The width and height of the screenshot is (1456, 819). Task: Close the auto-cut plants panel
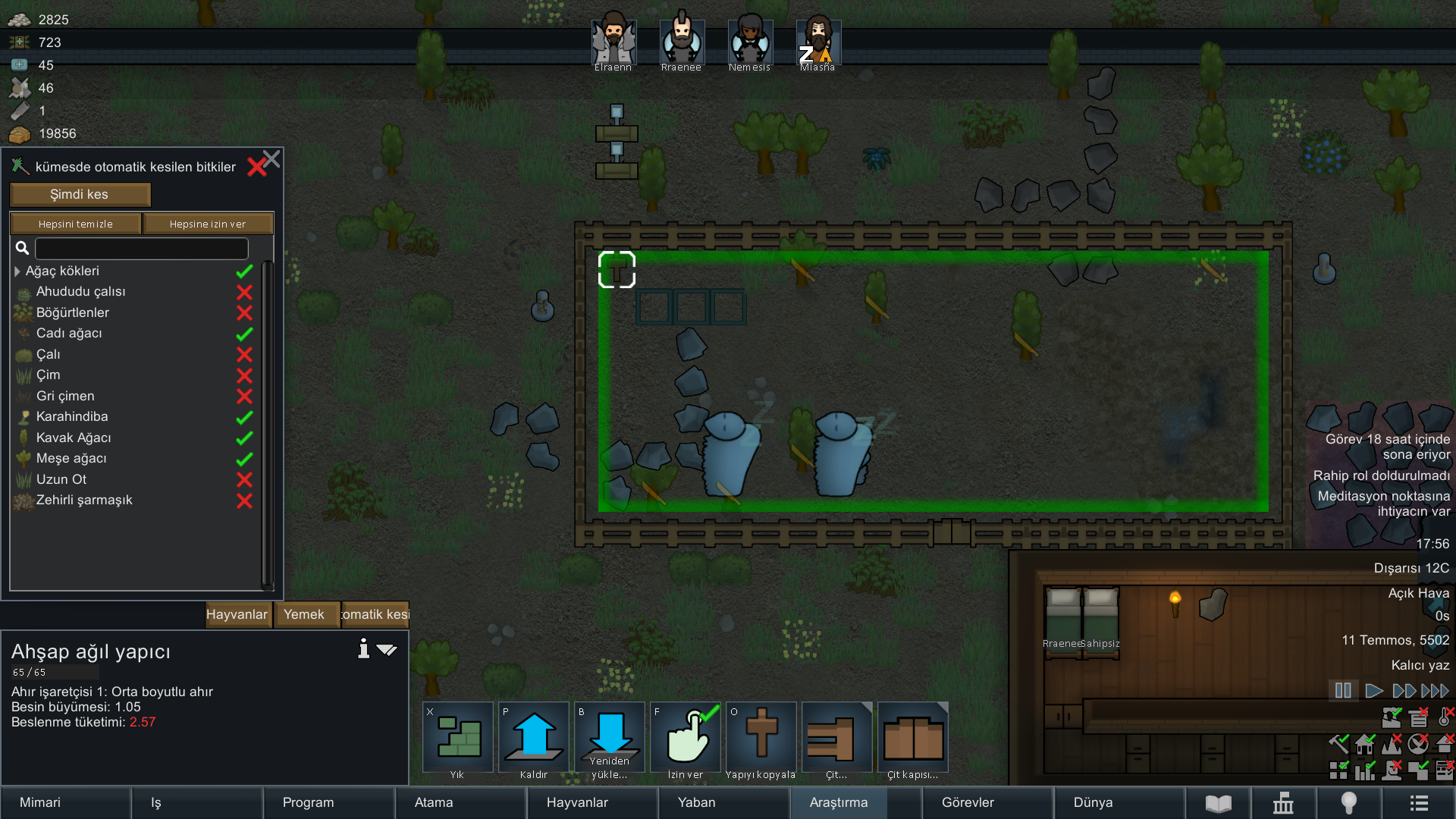[271, 158]
